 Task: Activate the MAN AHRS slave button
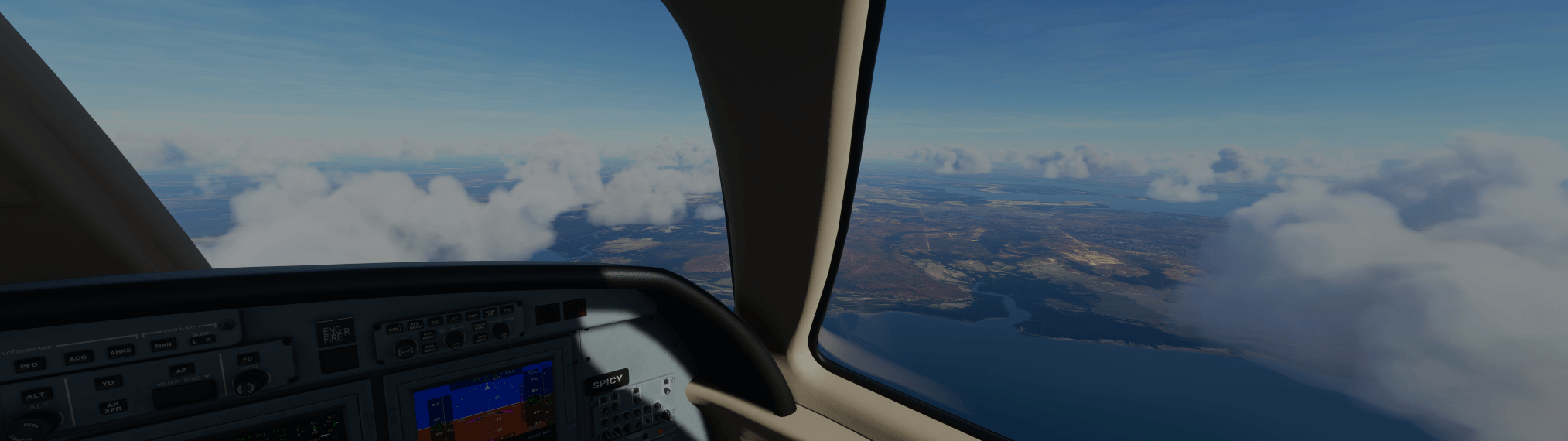[162, 345]
